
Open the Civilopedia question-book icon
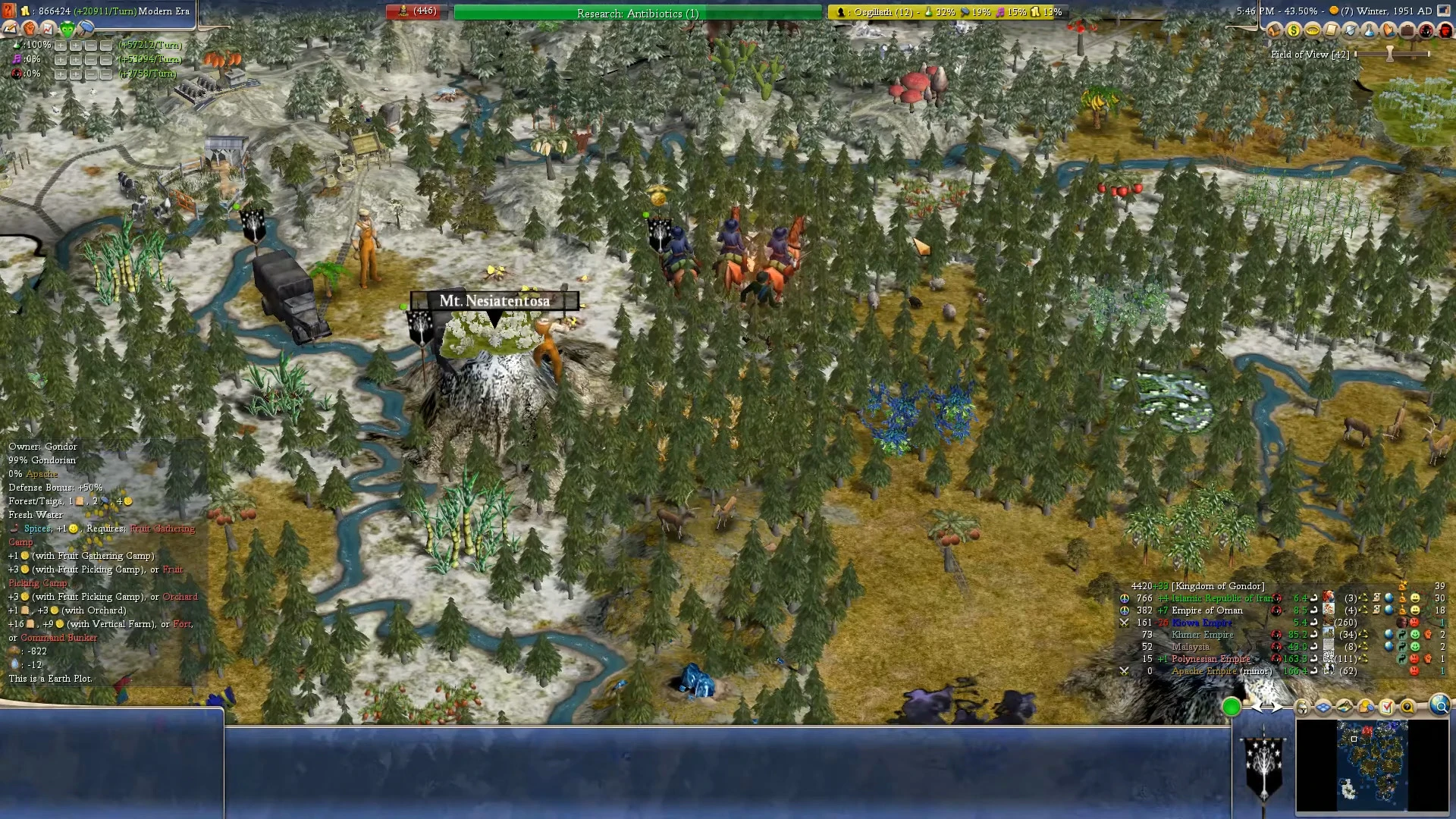click(1409, 707)
